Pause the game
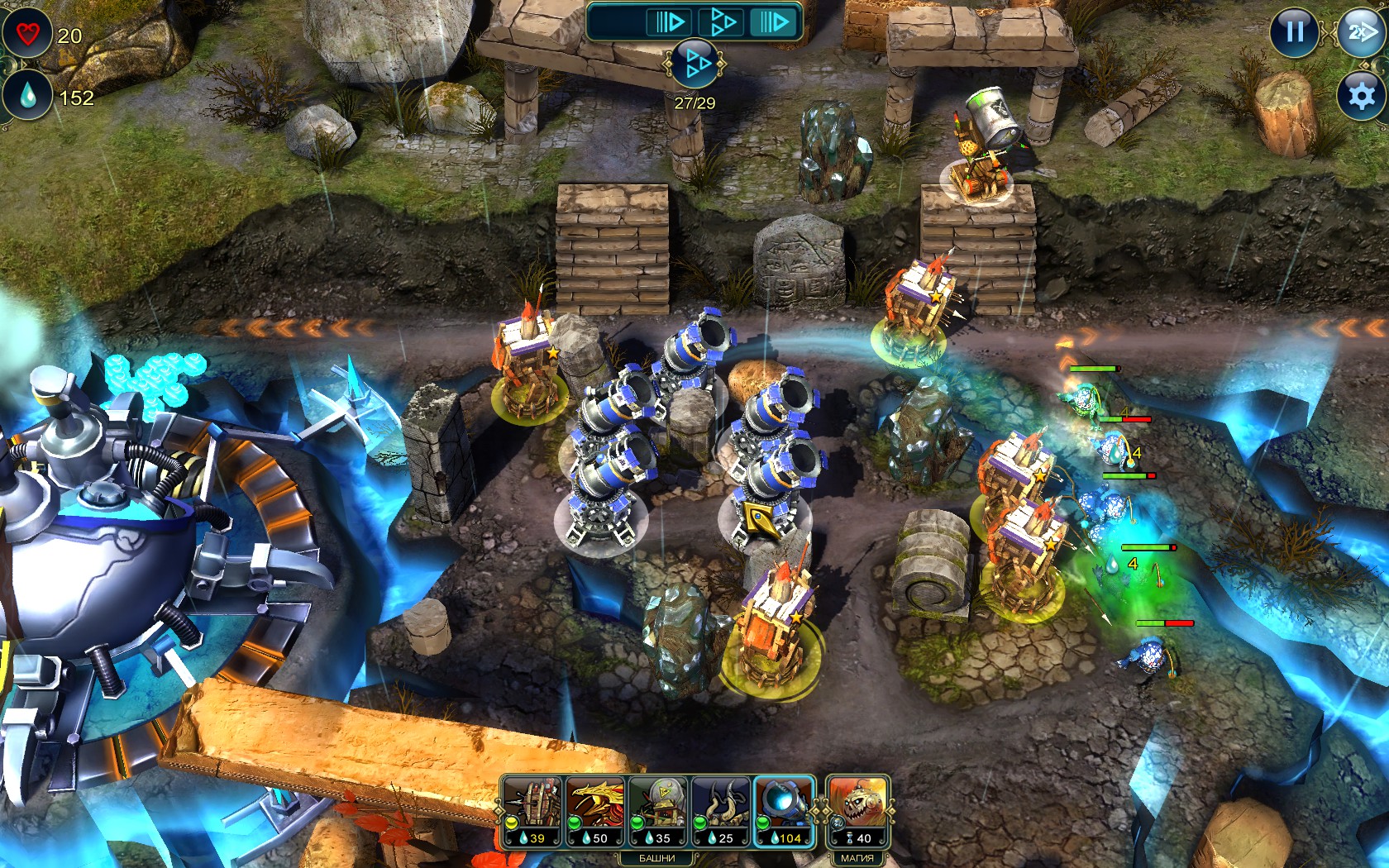Screen dimensions: 1389x868 (x=1294, y=32)
